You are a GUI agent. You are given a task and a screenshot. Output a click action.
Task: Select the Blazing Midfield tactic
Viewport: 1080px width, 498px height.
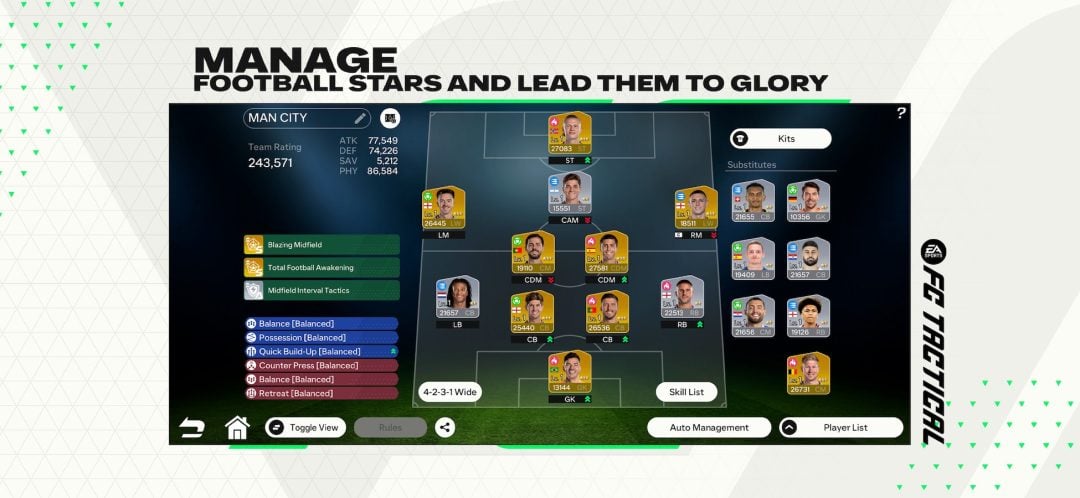[320, 245]
